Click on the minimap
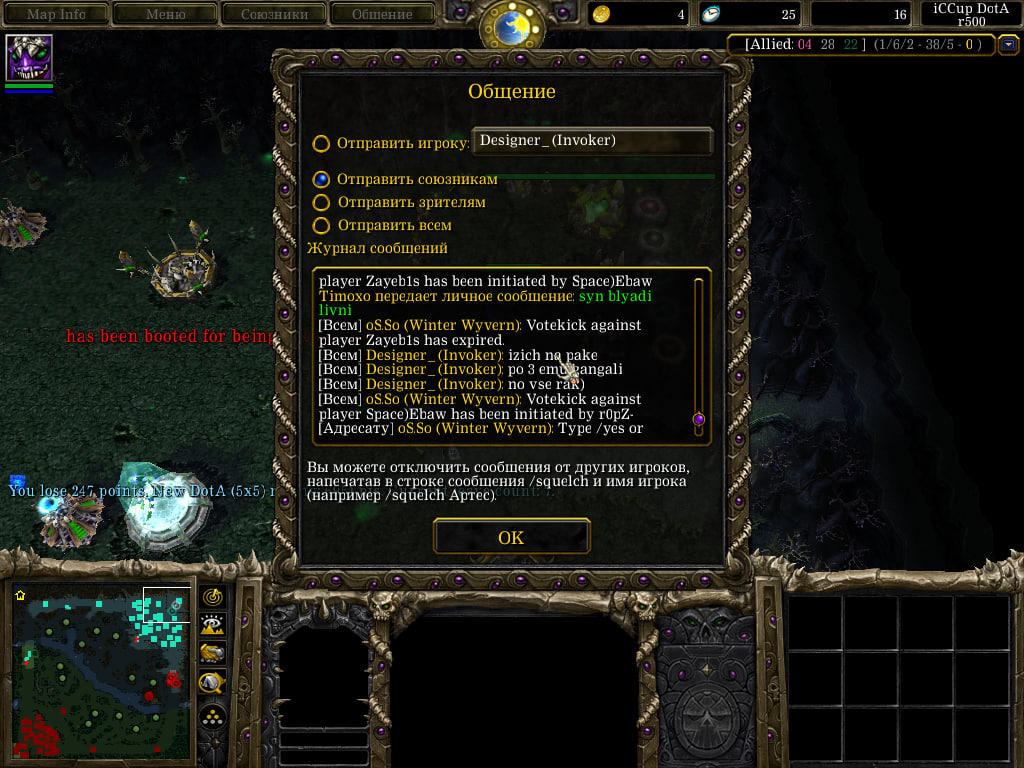The width and height of the screenshot is (1024, 768). click(102, 672)
